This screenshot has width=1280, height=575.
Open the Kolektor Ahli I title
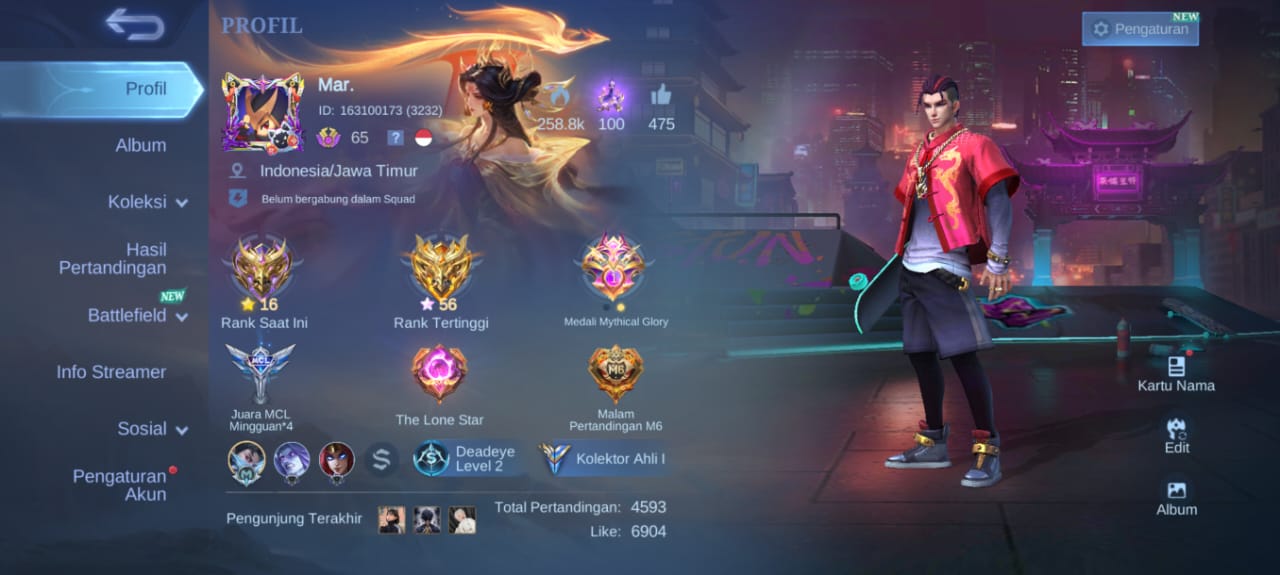[605, 459]
